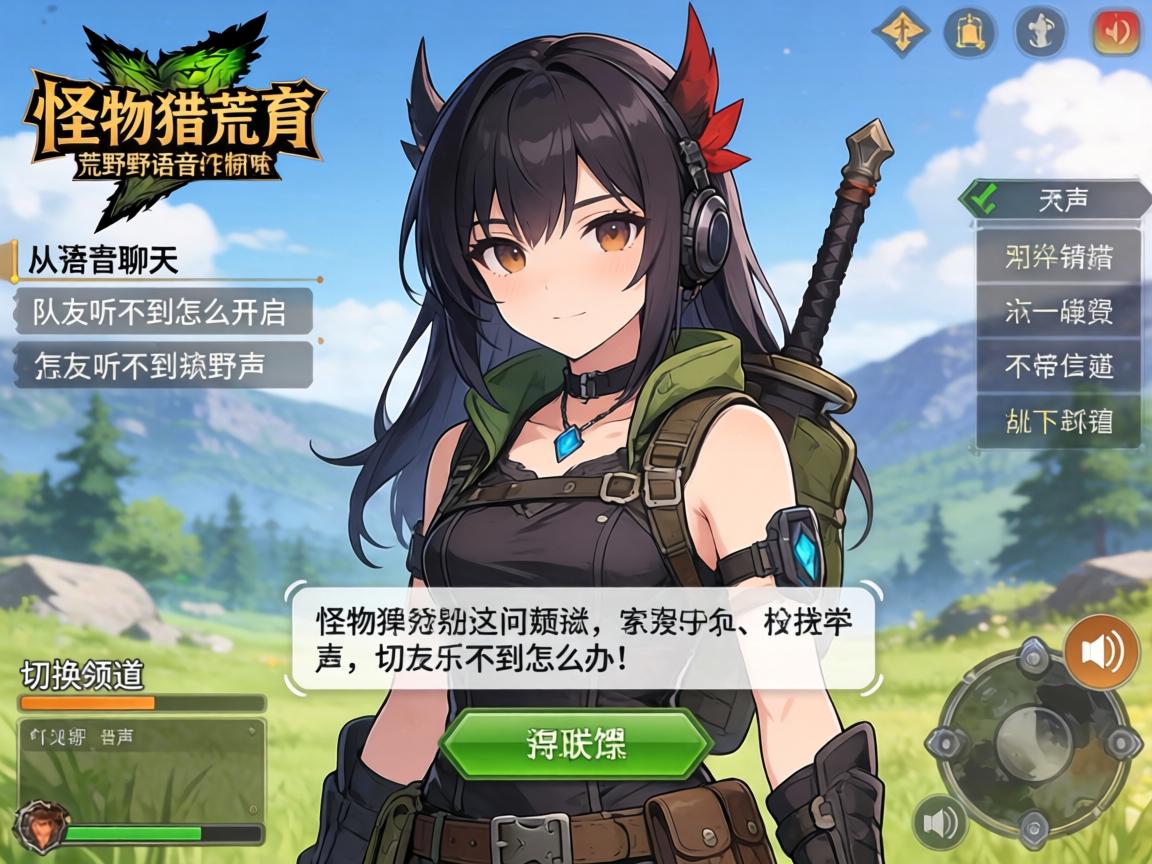This screenshot has width=1152, height=864.
Task: Click the green button below the dialogue box
Action: (x=576, y=744)
